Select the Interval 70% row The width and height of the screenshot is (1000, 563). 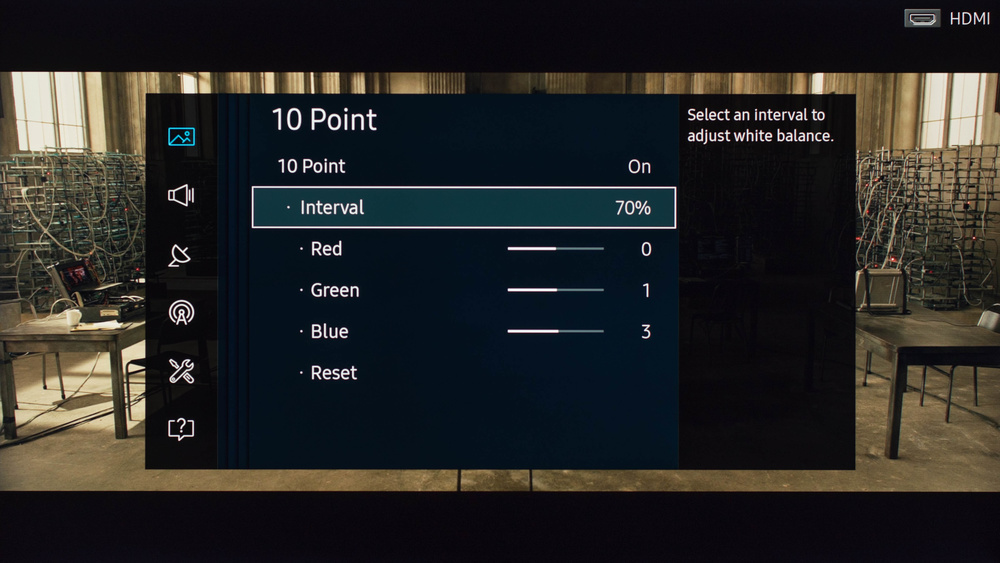(463, 208)
